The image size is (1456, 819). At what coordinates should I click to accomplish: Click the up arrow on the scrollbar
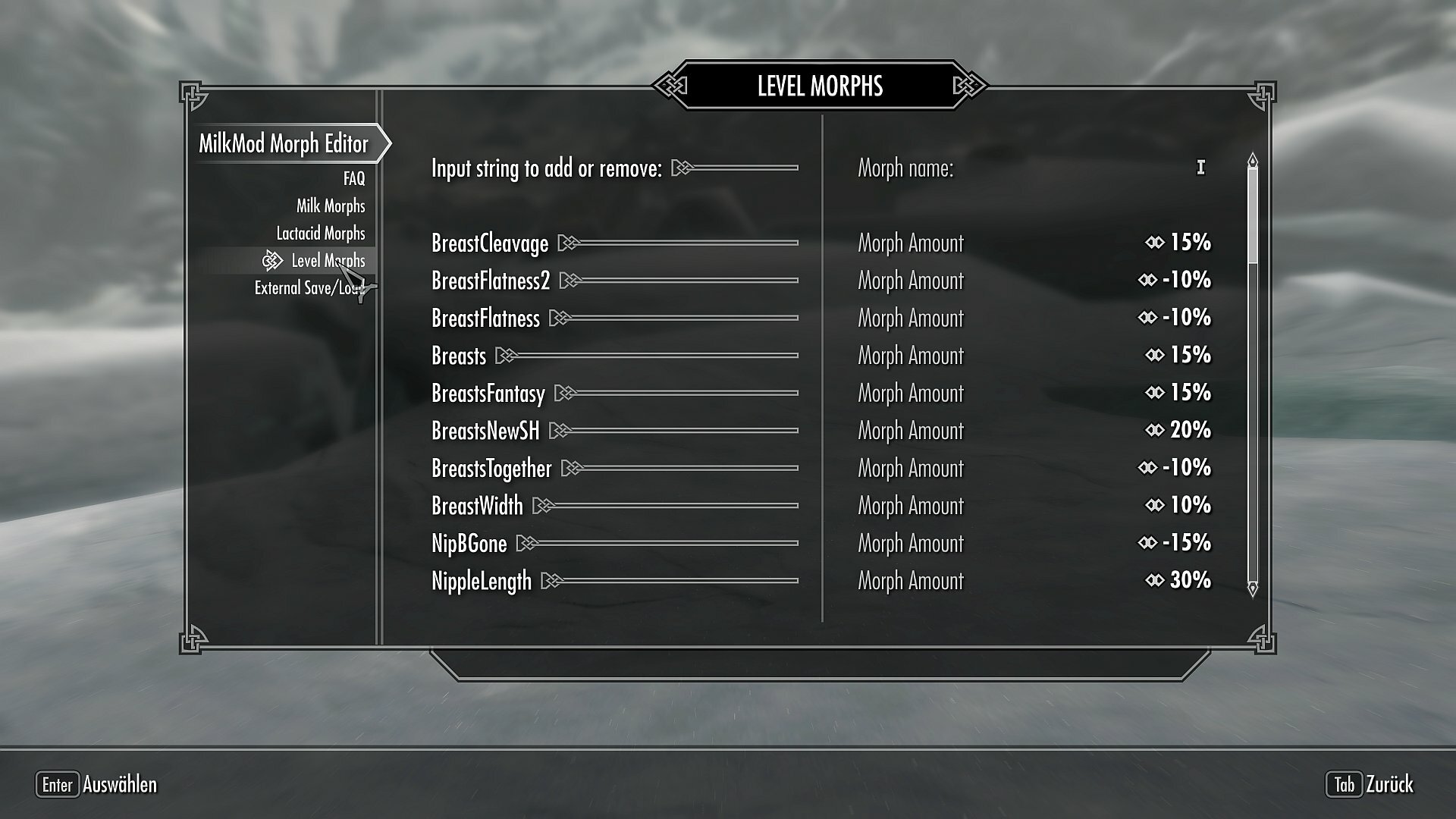(x=1251, y=159)
